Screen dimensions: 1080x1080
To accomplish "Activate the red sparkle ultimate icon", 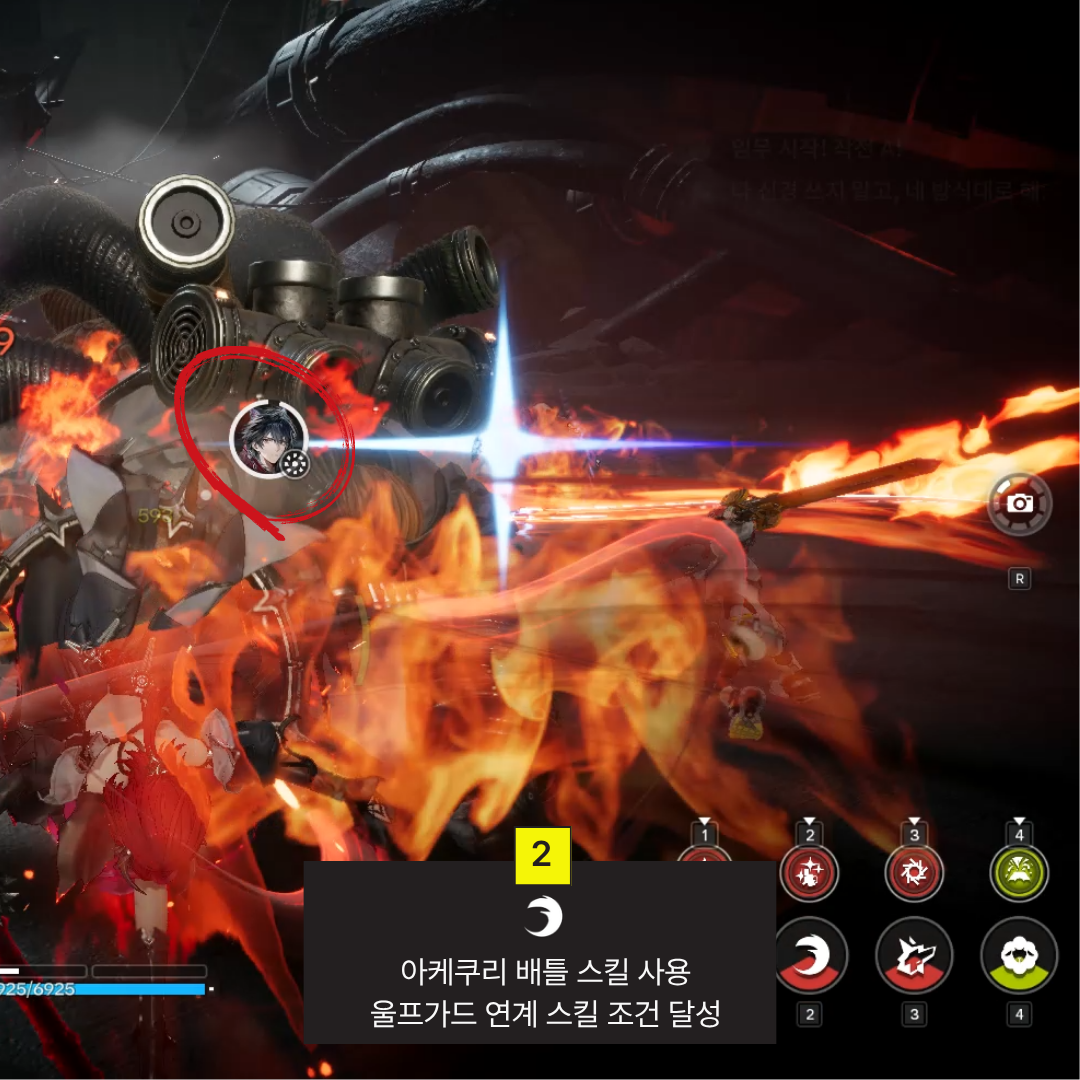I will (x=809, y=873).
